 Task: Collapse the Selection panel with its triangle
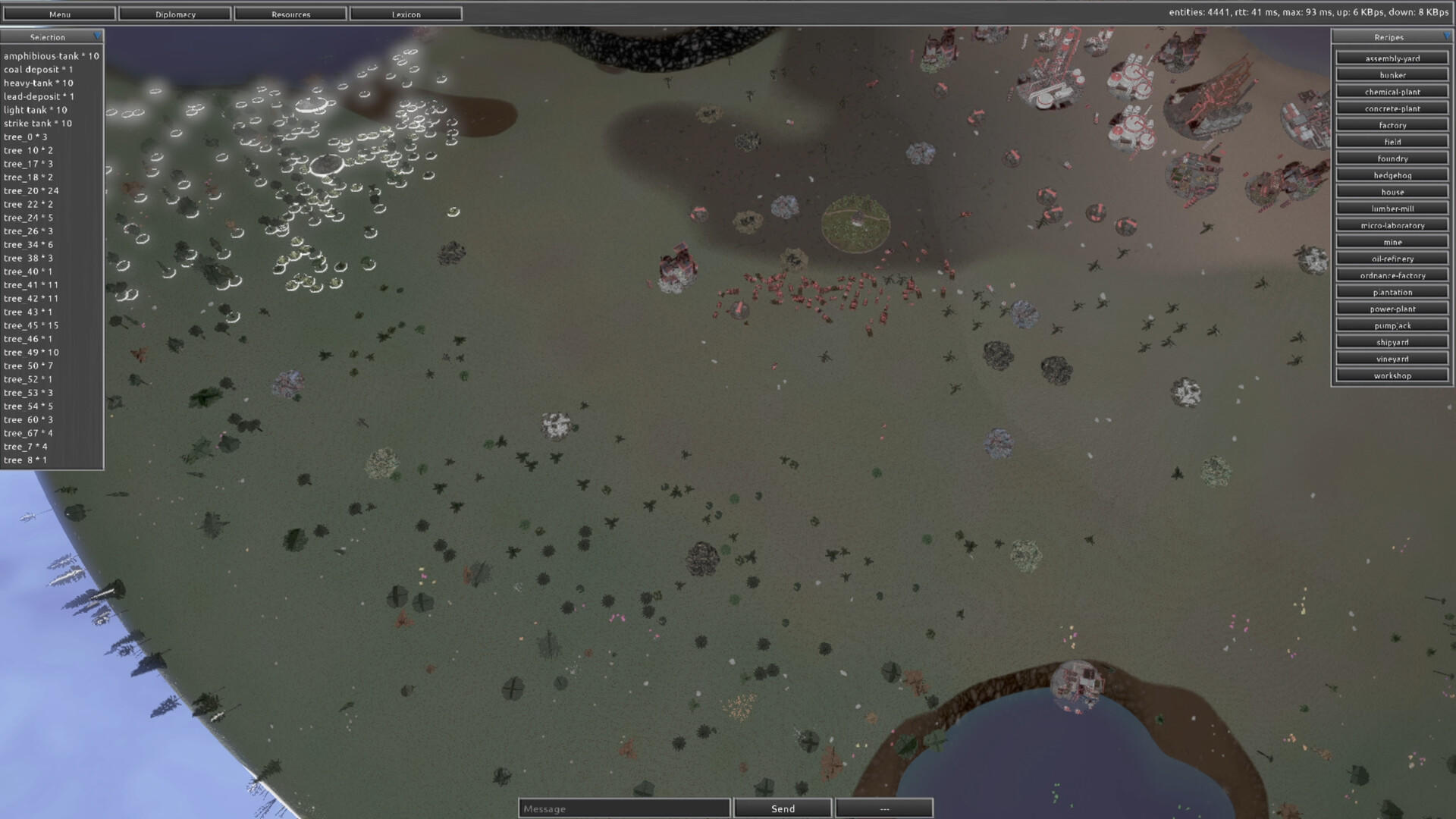pos(98,36)
